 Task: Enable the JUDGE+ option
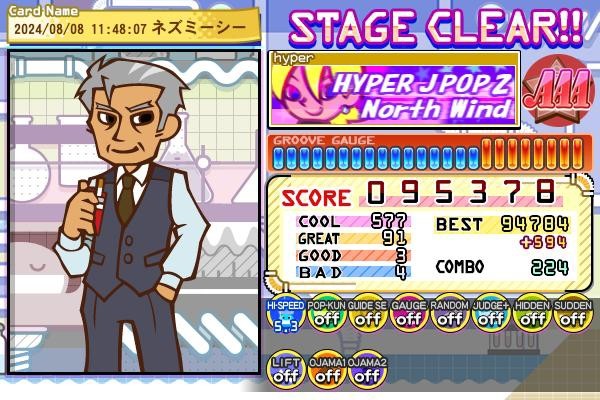491,316
